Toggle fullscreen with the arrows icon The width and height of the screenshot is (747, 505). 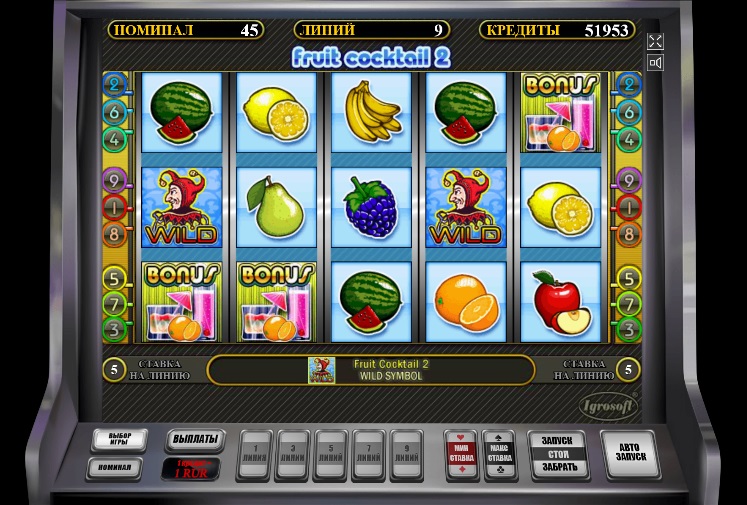(655, 41)
